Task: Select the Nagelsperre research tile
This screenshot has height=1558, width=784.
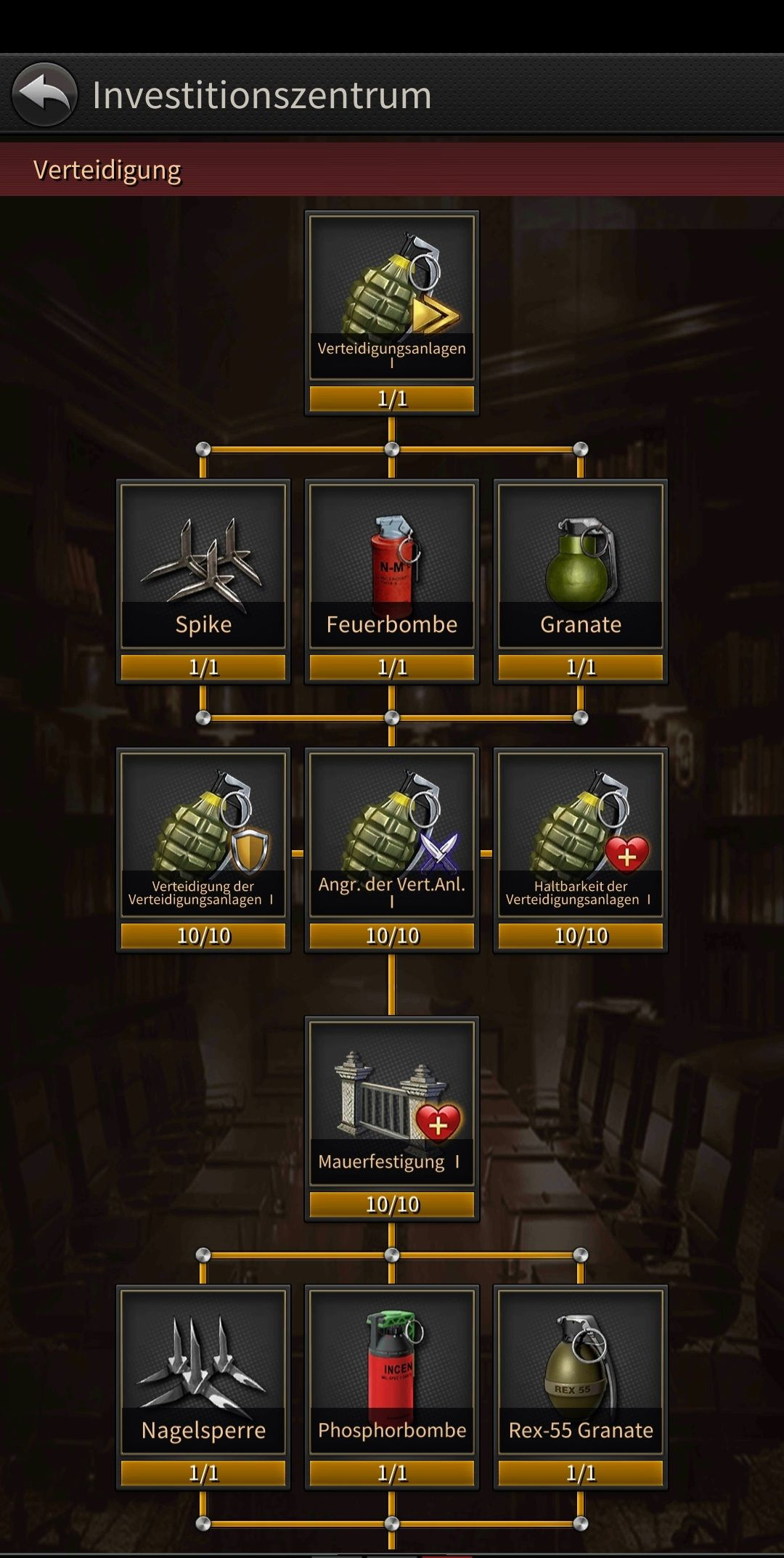Action: point(203,1372)
